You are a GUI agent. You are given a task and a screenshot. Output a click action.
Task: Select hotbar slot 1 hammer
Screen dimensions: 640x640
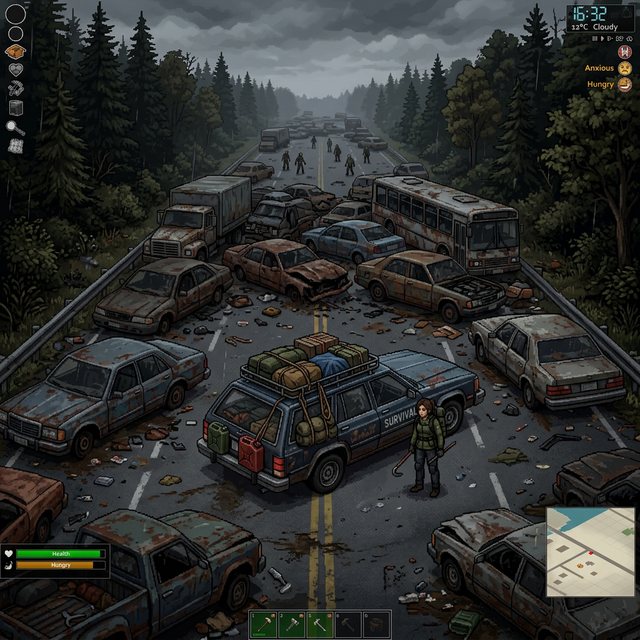click(x=263, y=624)
